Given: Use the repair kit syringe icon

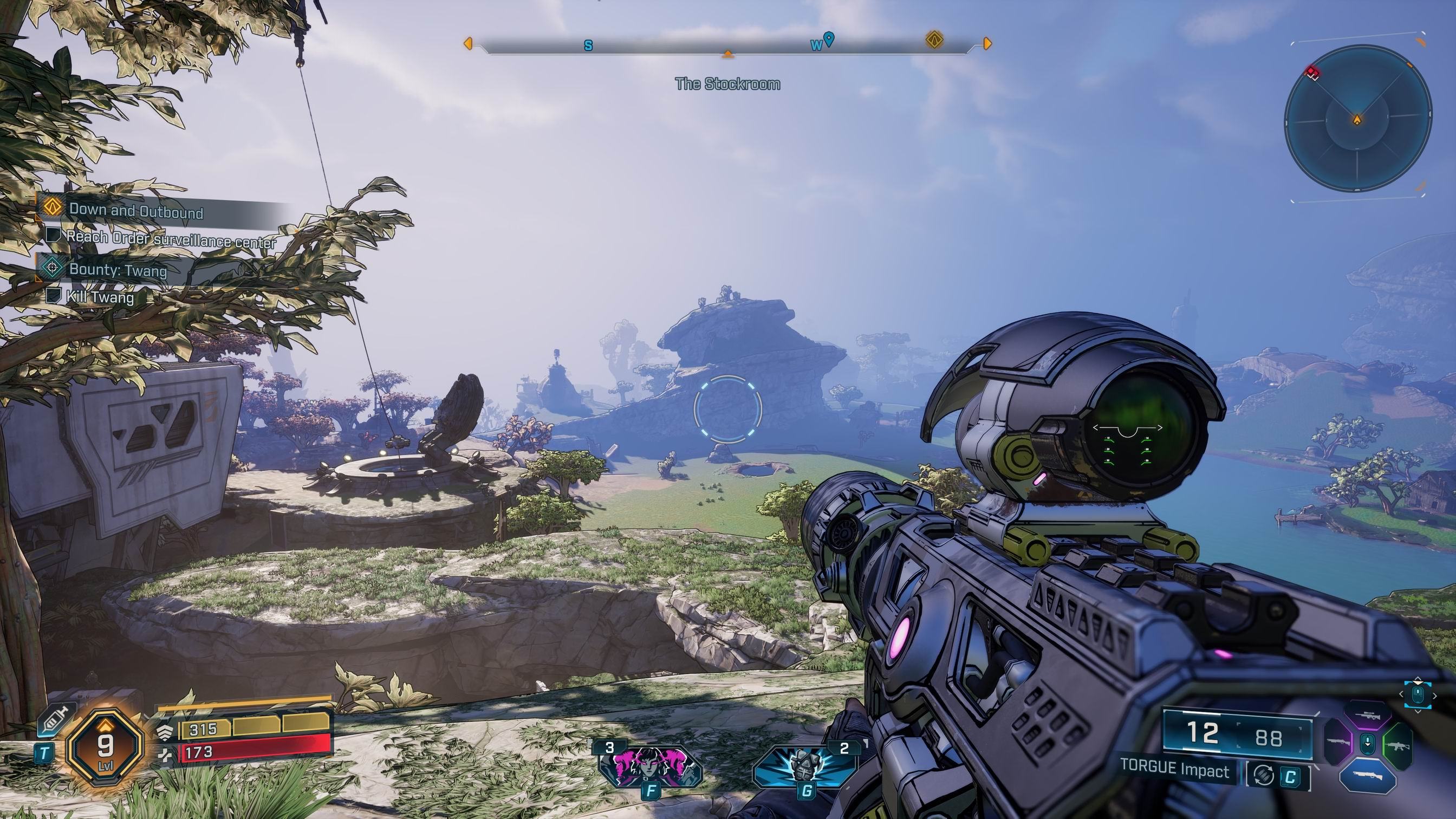Looking at the screenshot, I should pyautogui.click(x=52, y=719).
